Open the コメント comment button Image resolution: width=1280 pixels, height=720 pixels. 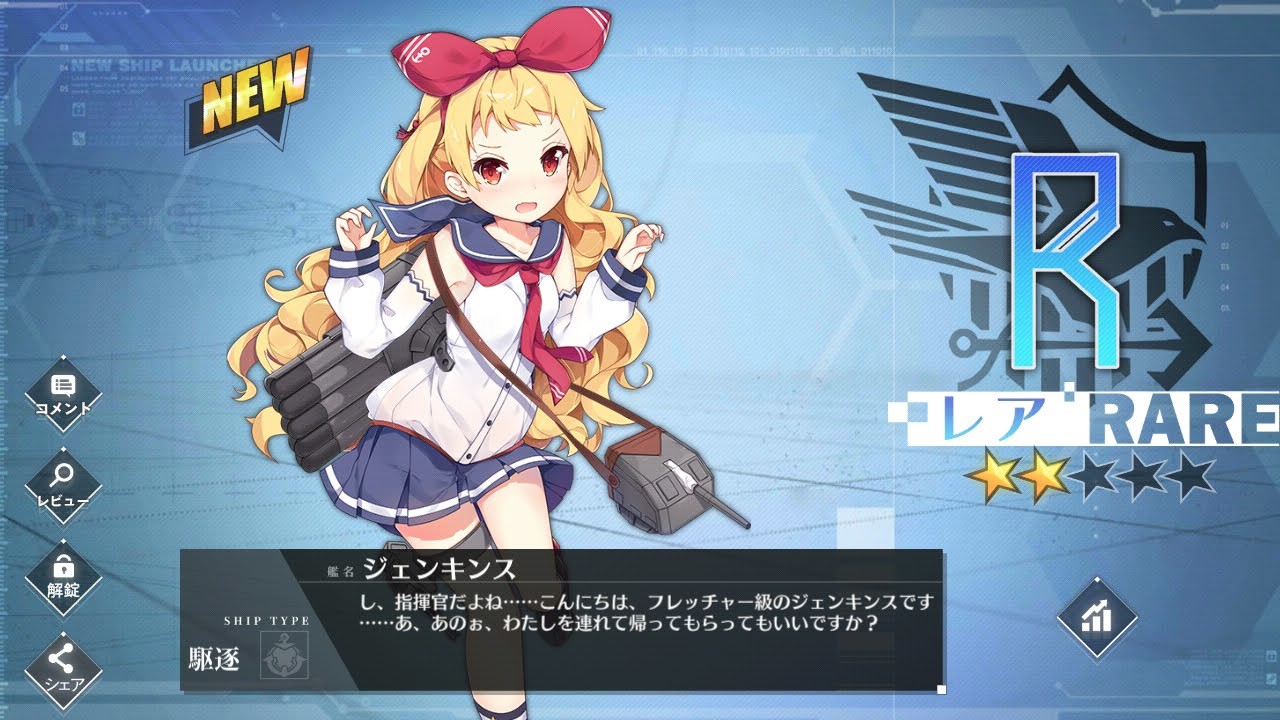pos(63,392)
